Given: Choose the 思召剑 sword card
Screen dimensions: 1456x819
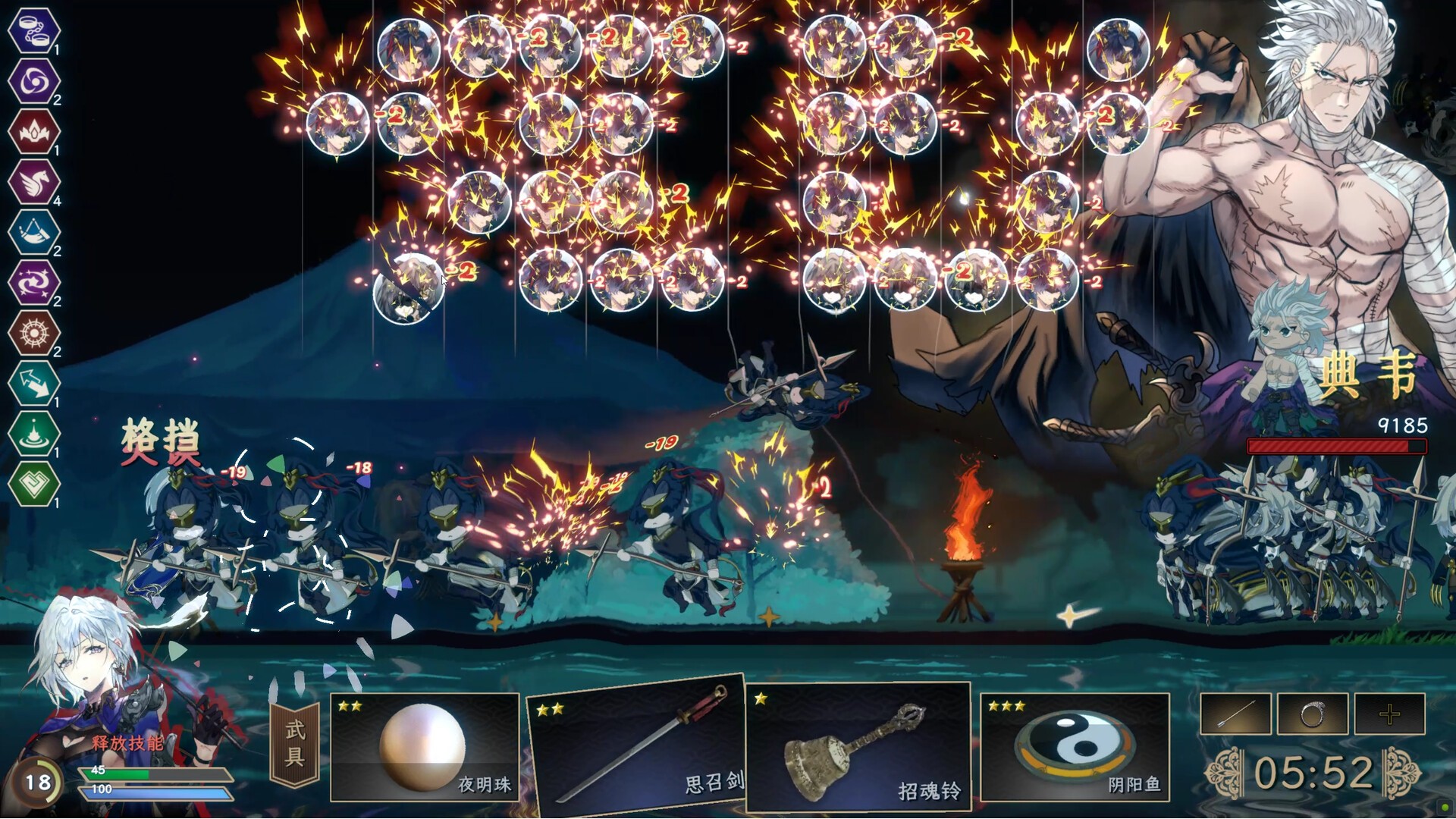Looking at the screenshot, I should pos(637,742).
